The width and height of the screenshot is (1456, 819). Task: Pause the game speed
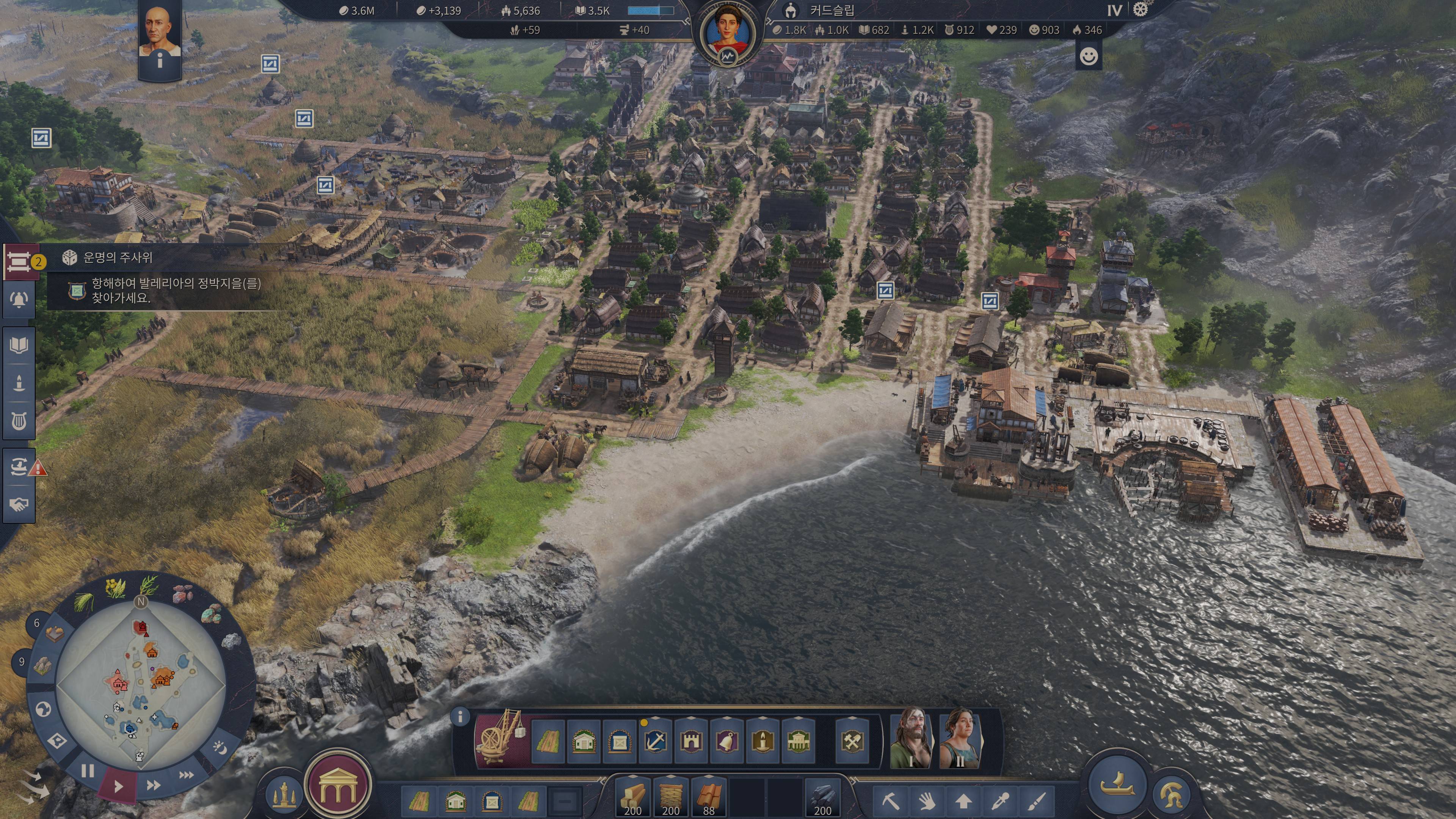pos(88,770)
